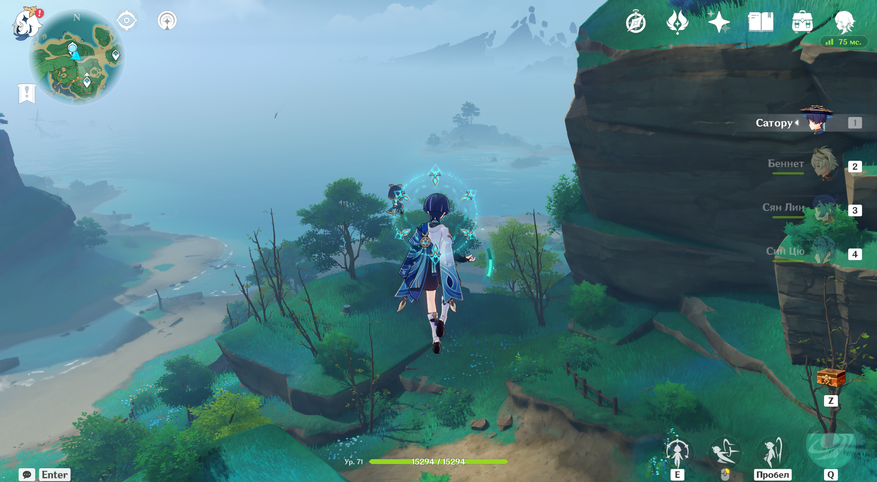877x482 pixels.
Task: Activate the elemental skill icon
Action: [x=678, y=451]
